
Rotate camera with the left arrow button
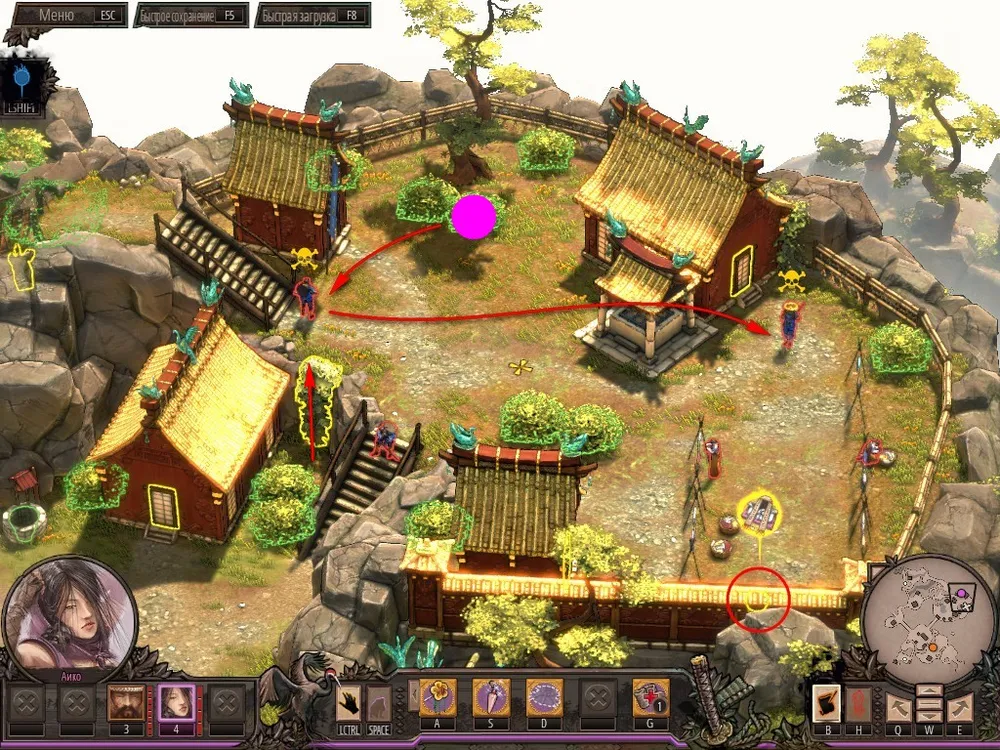tap(898, 707)
